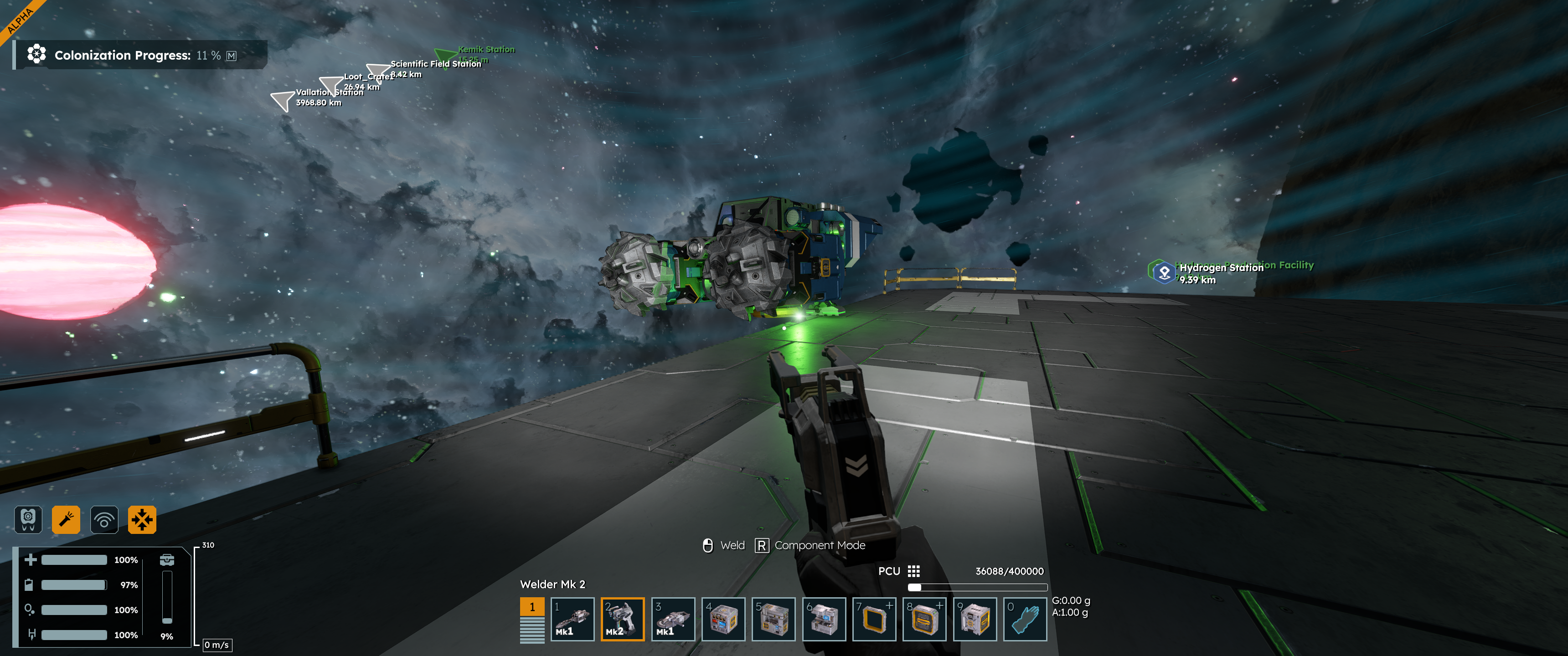Click the orange toolbar page 1 indicator

[532, 607]
